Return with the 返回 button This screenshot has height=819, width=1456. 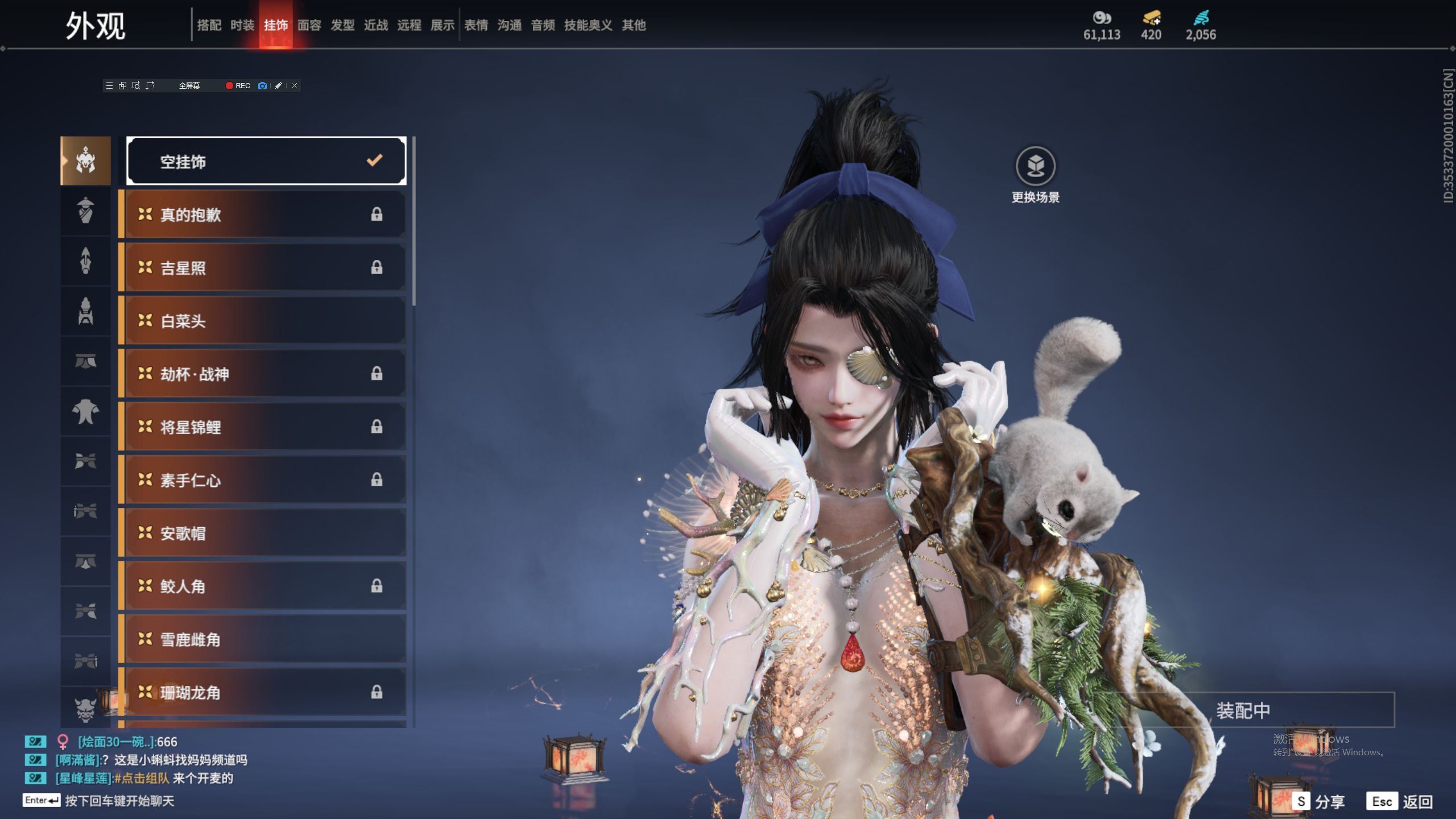tap(1400, 801)
